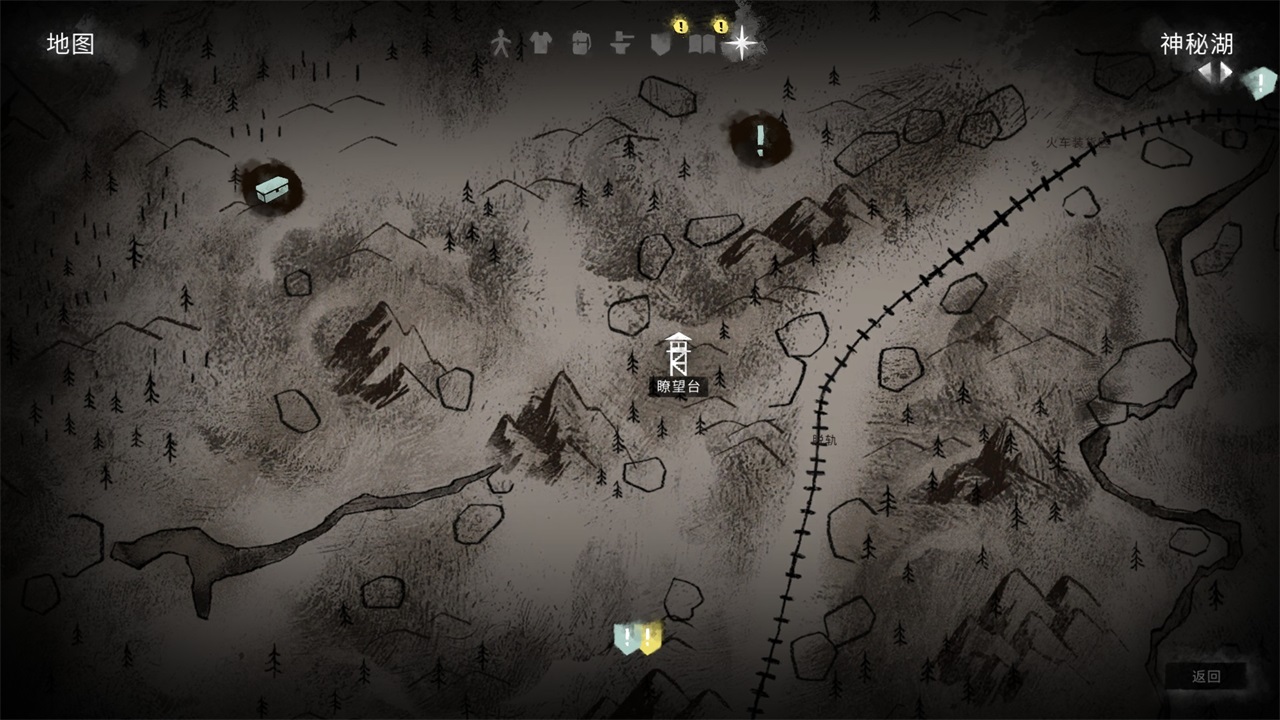Click the circled exclamation mark map marker
1280x720 pixels.
pos(760,138)
